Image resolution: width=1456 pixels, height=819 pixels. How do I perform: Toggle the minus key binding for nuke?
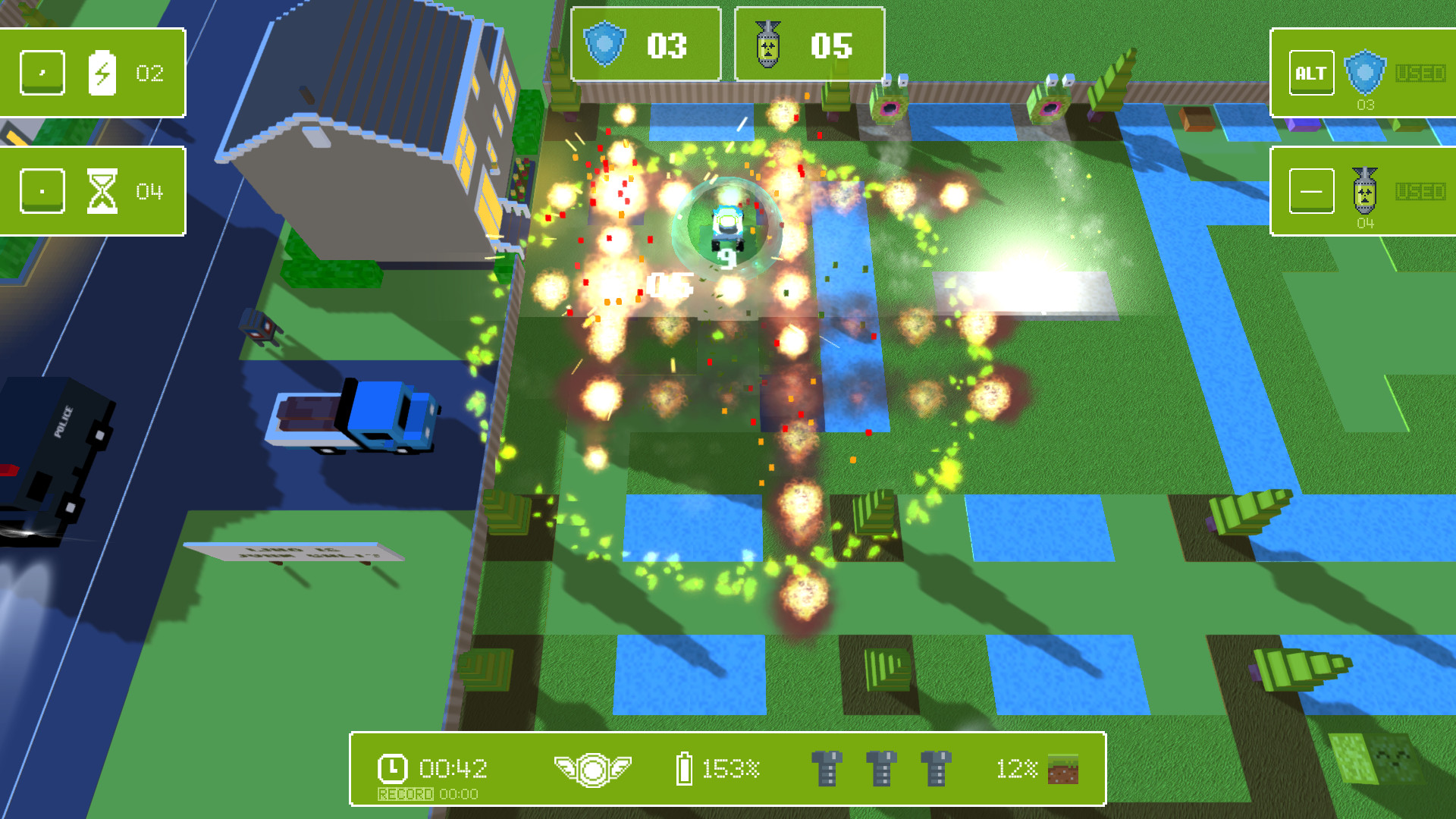click(1311, 190)
